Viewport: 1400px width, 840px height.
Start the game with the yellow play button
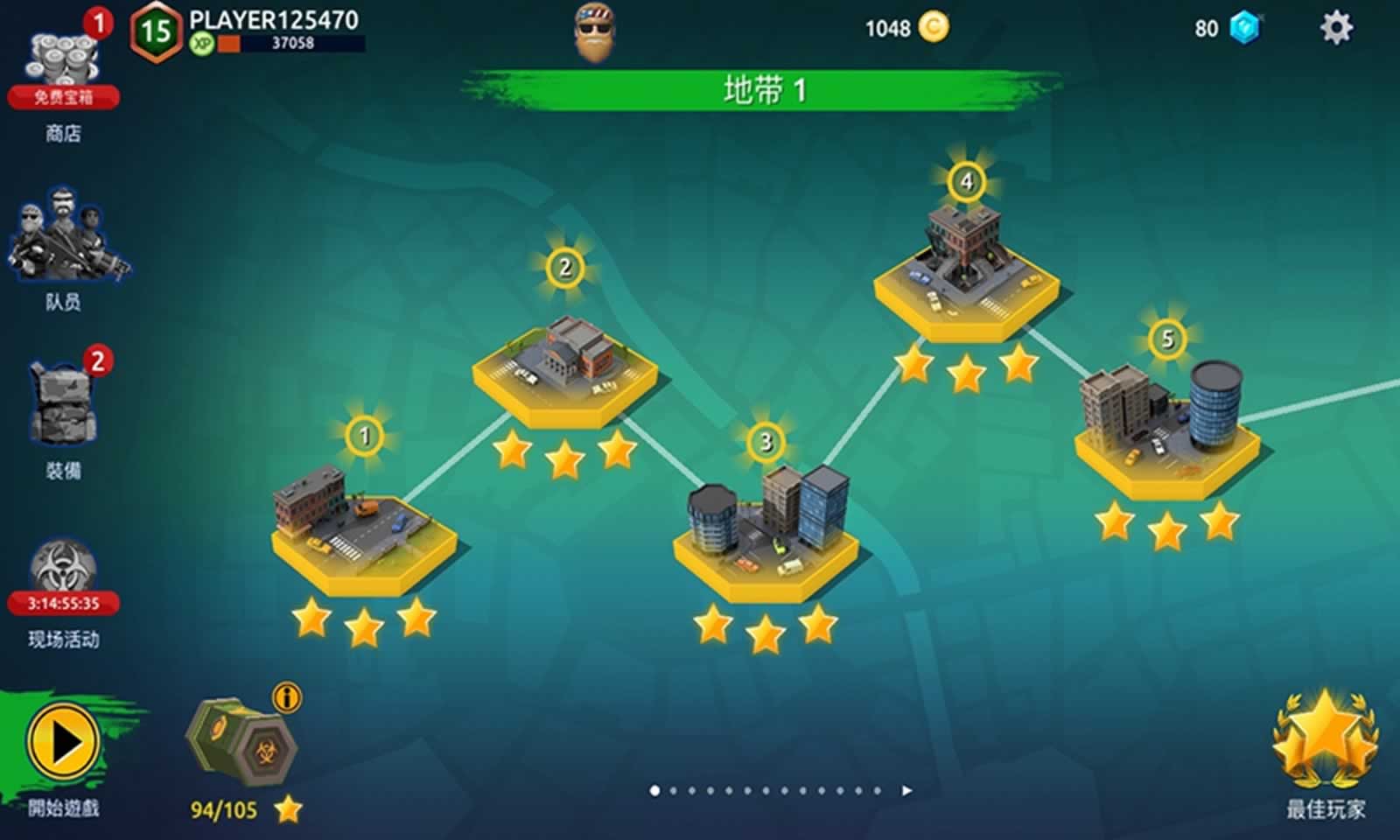[63, 744]
